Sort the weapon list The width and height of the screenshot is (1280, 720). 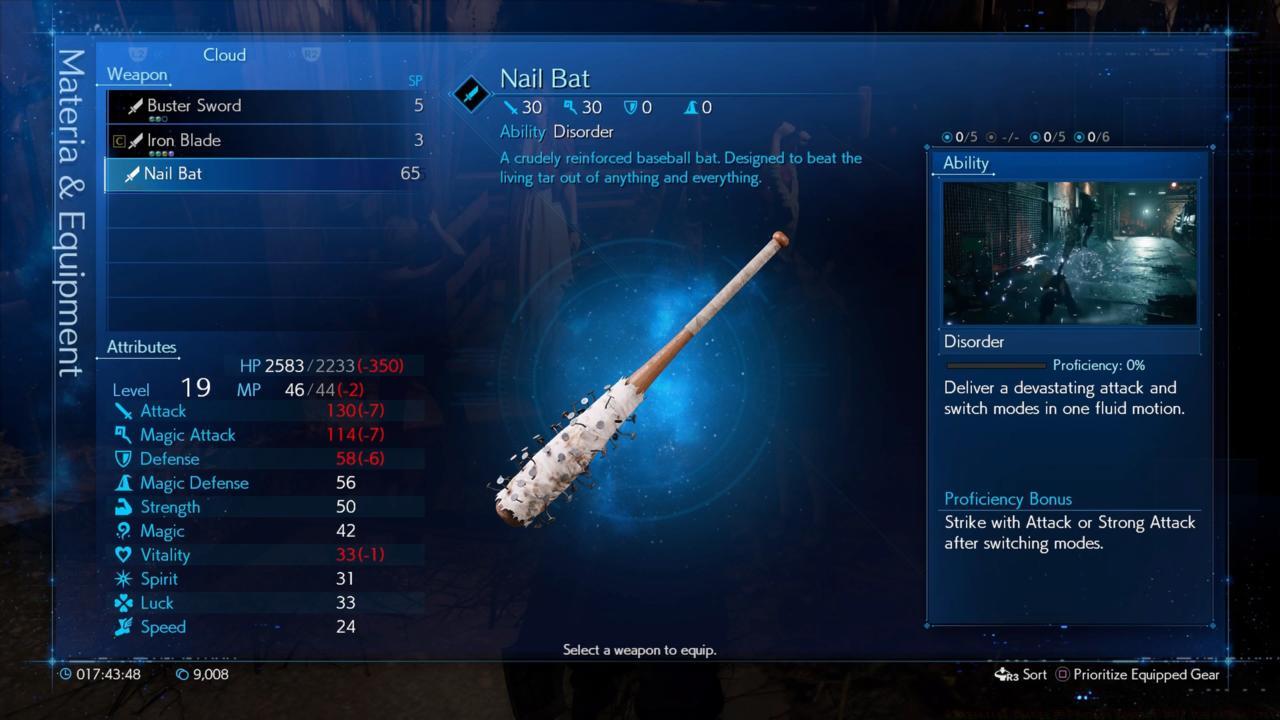coord(1021,674)
